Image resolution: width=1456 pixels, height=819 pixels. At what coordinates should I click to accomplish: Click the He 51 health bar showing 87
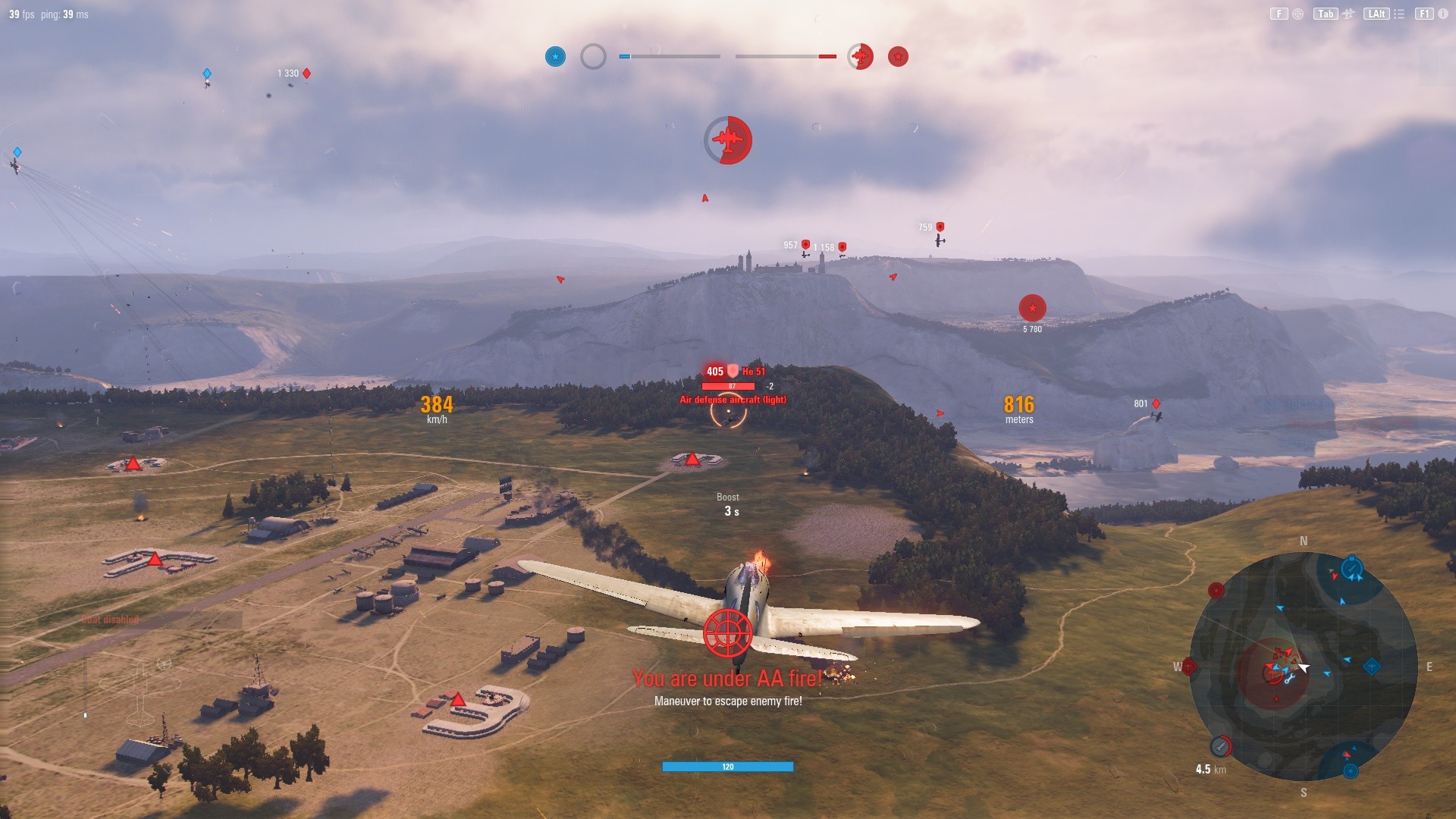tap(730, 385)
